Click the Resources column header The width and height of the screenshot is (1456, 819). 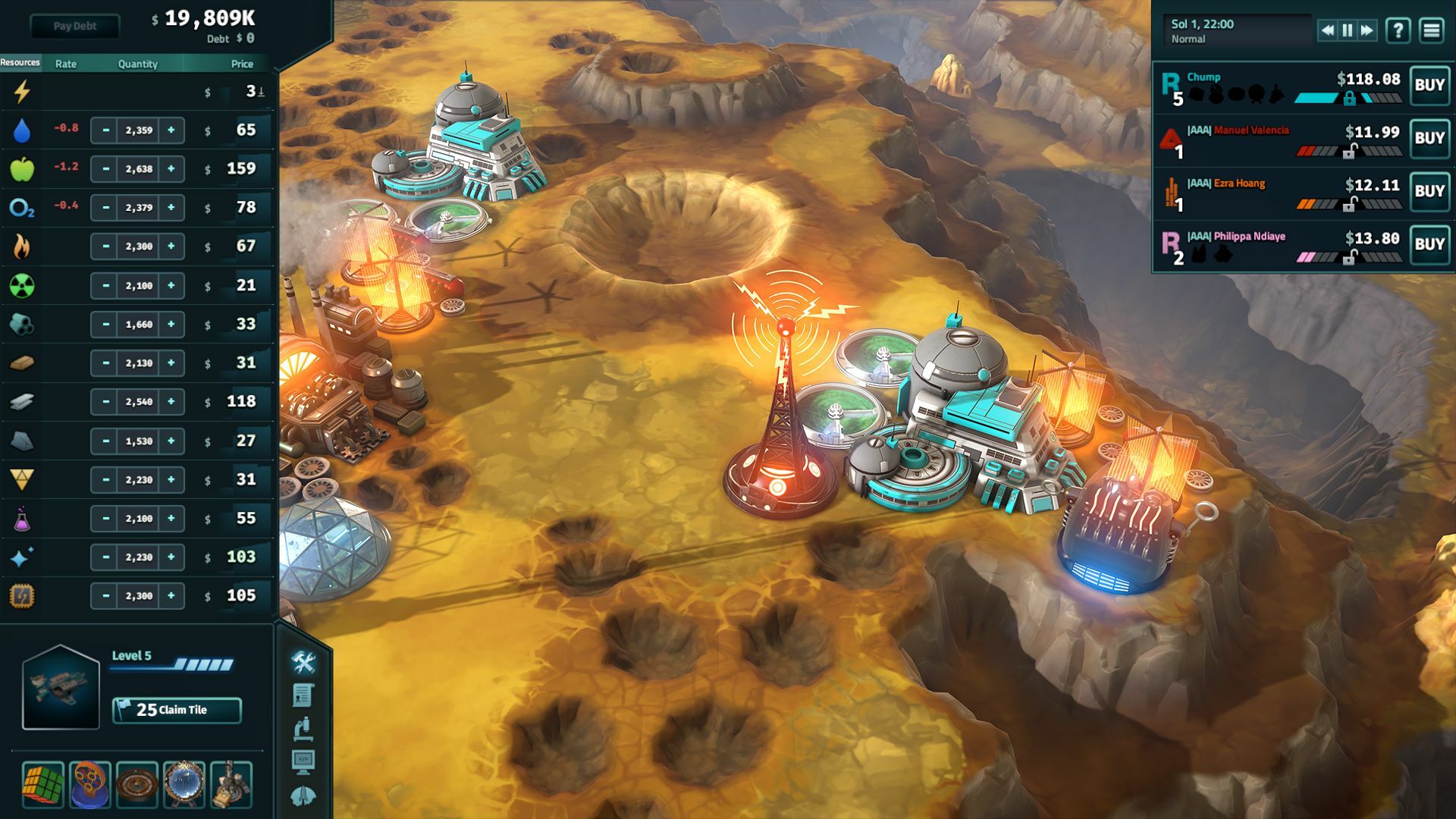click(x=20, y=64)
